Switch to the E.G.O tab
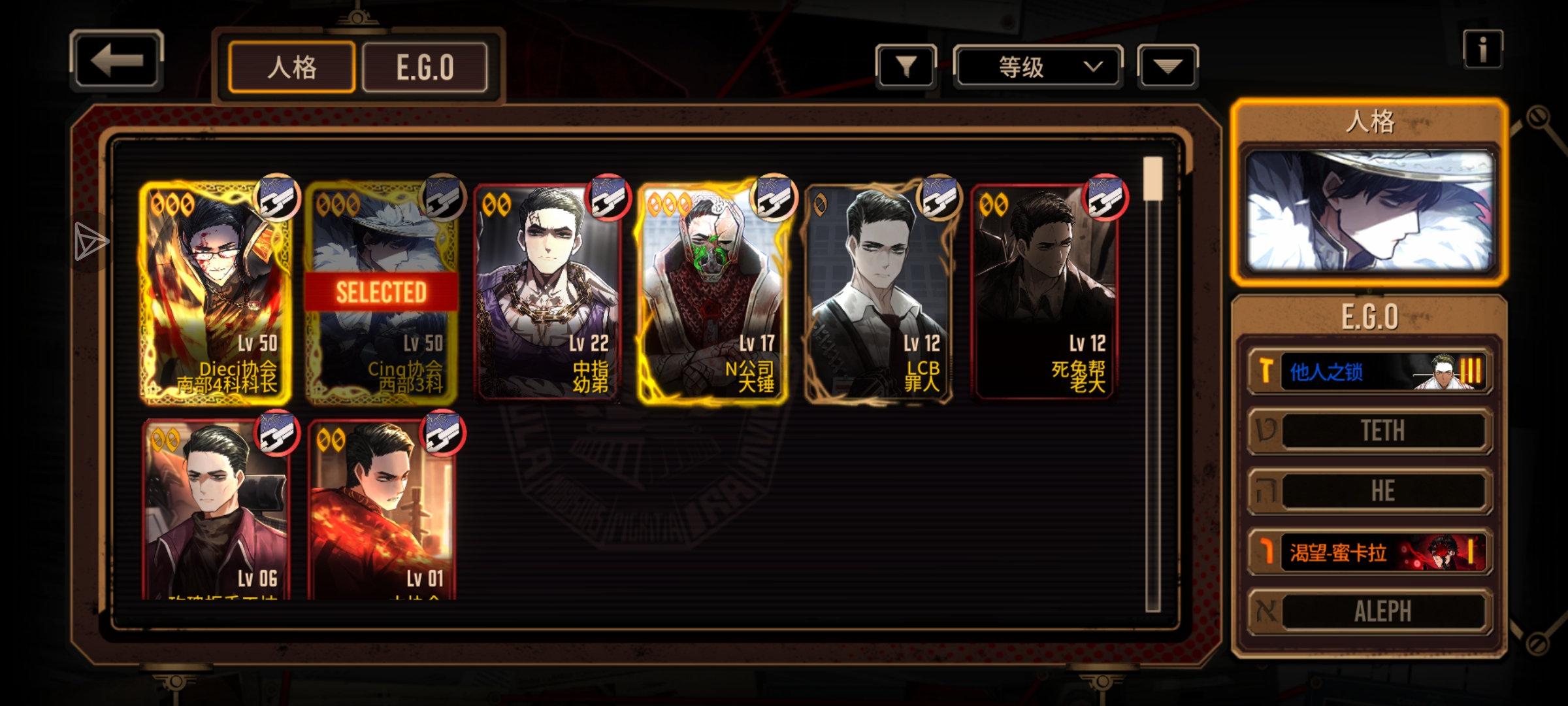Image resolution: width=1568 pixels, height=706 pixels. 425,67
